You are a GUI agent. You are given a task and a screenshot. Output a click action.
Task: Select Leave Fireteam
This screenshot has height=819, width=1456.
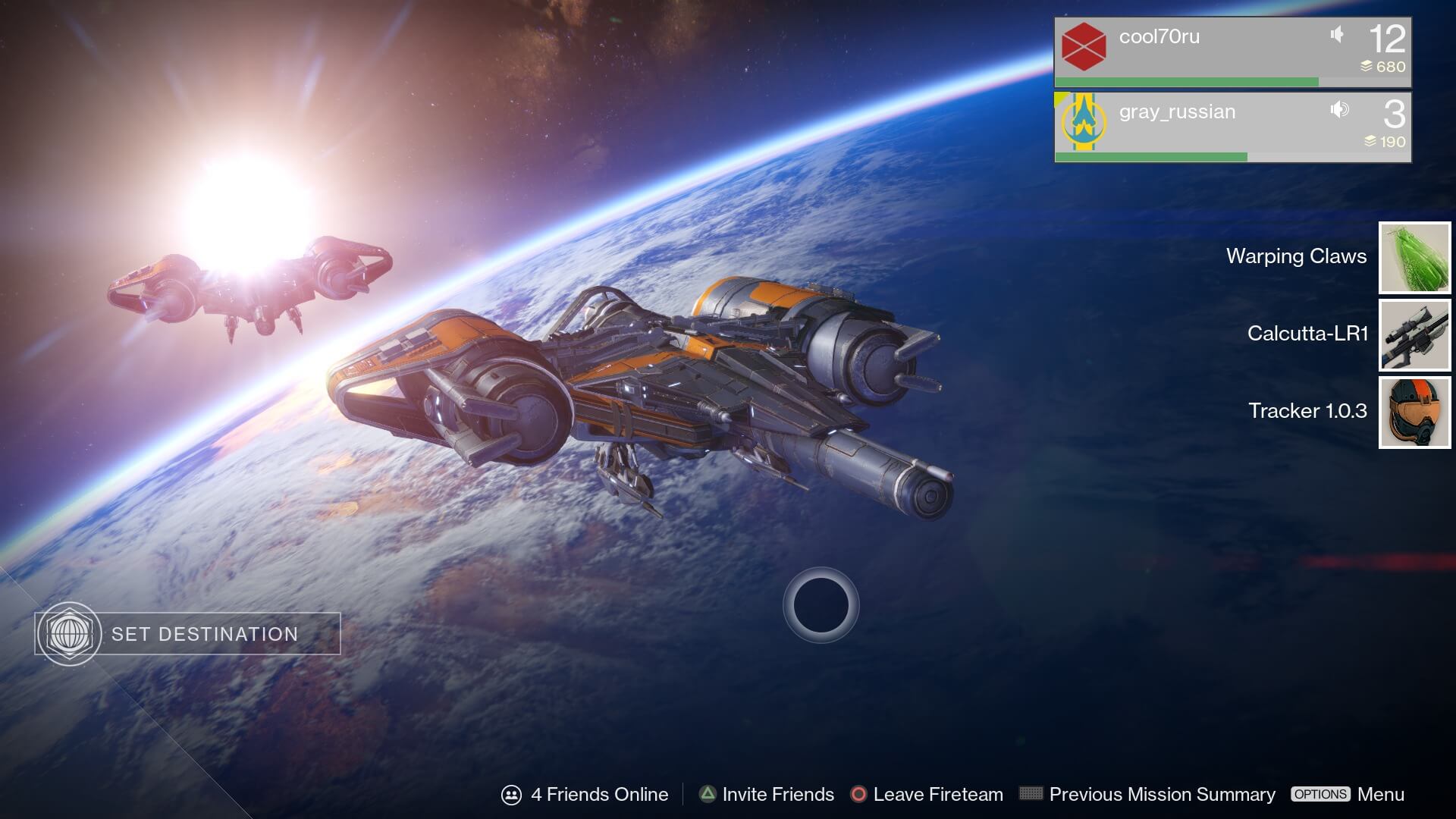tap(938, 794)
